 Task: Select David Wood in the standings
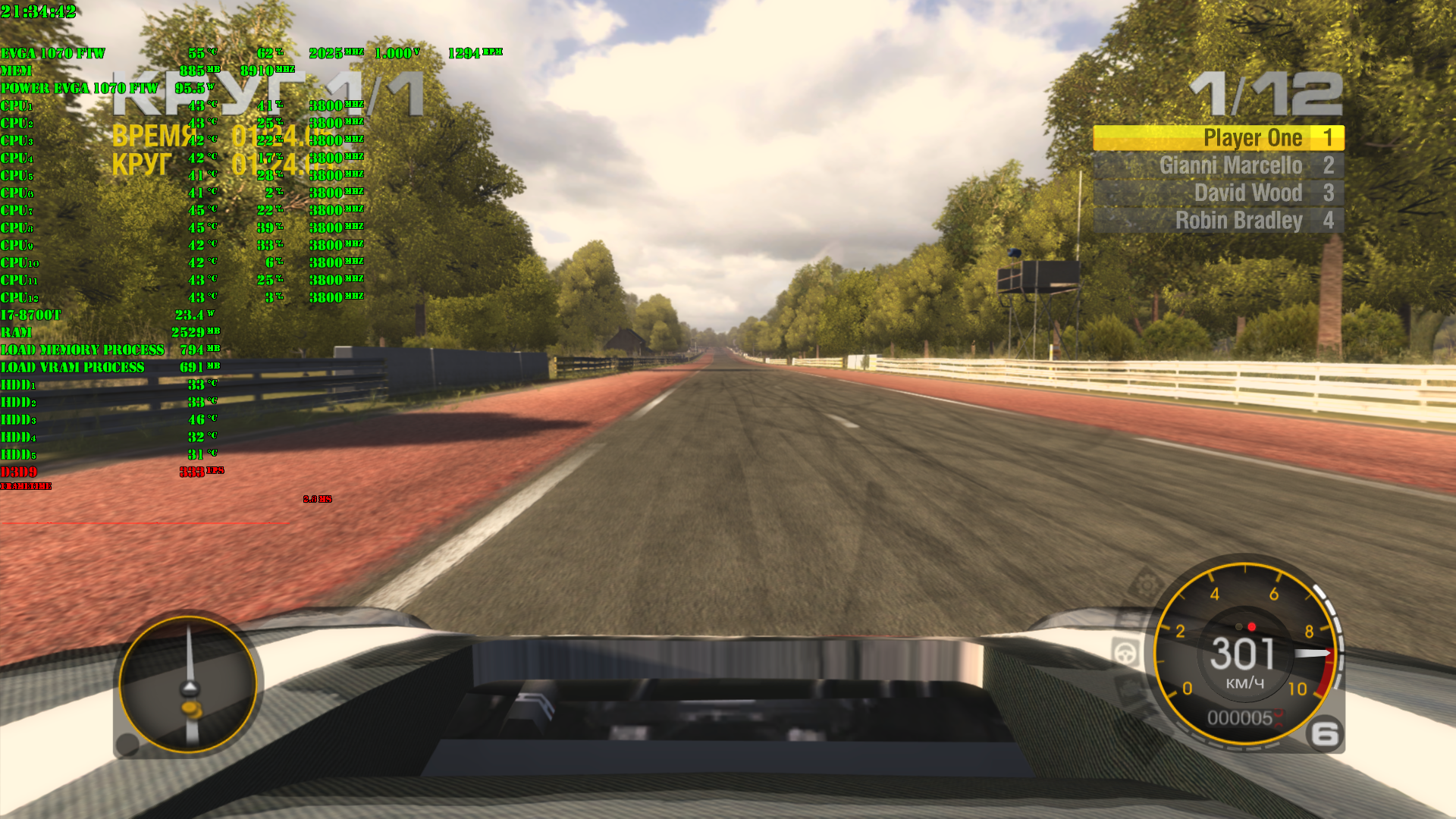click(x=1218, y=193)
